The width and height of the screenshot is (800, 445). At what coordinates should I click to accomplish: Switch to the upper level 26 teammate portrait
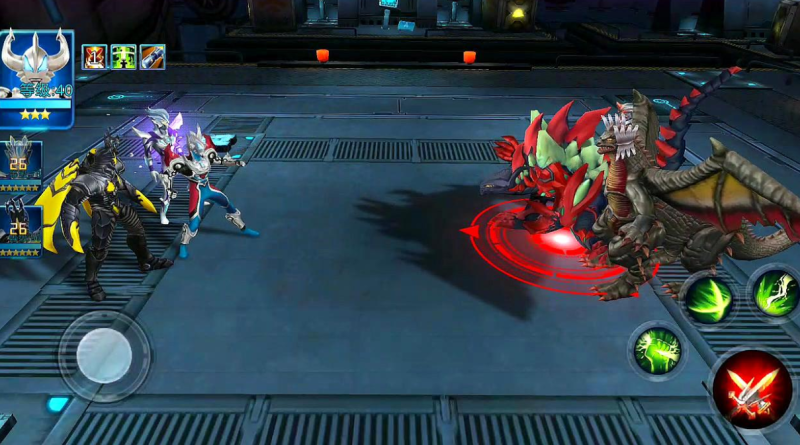[20, 163]
